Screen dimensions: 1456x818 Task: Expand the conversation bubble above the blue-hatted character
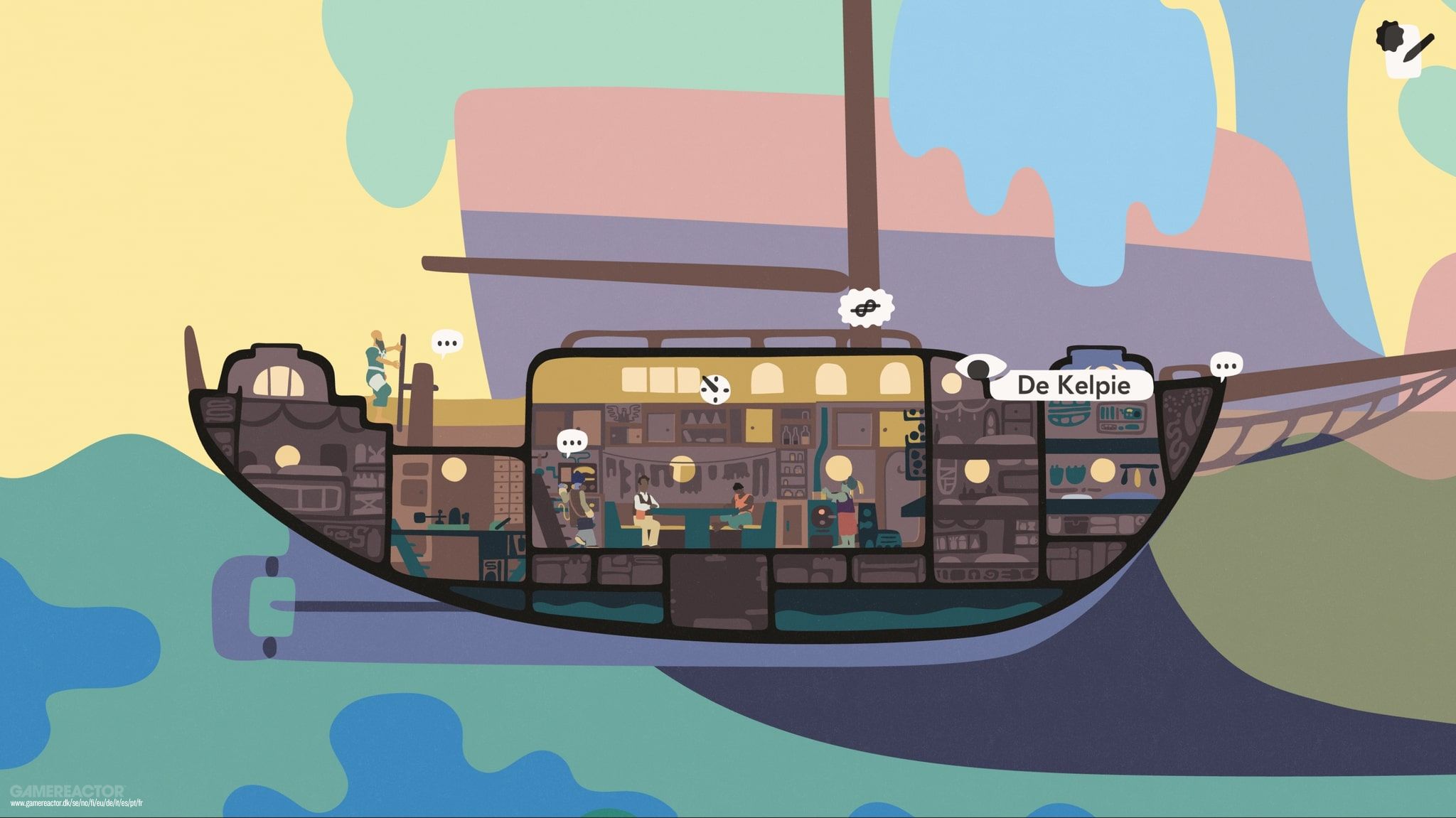[571, 441]
